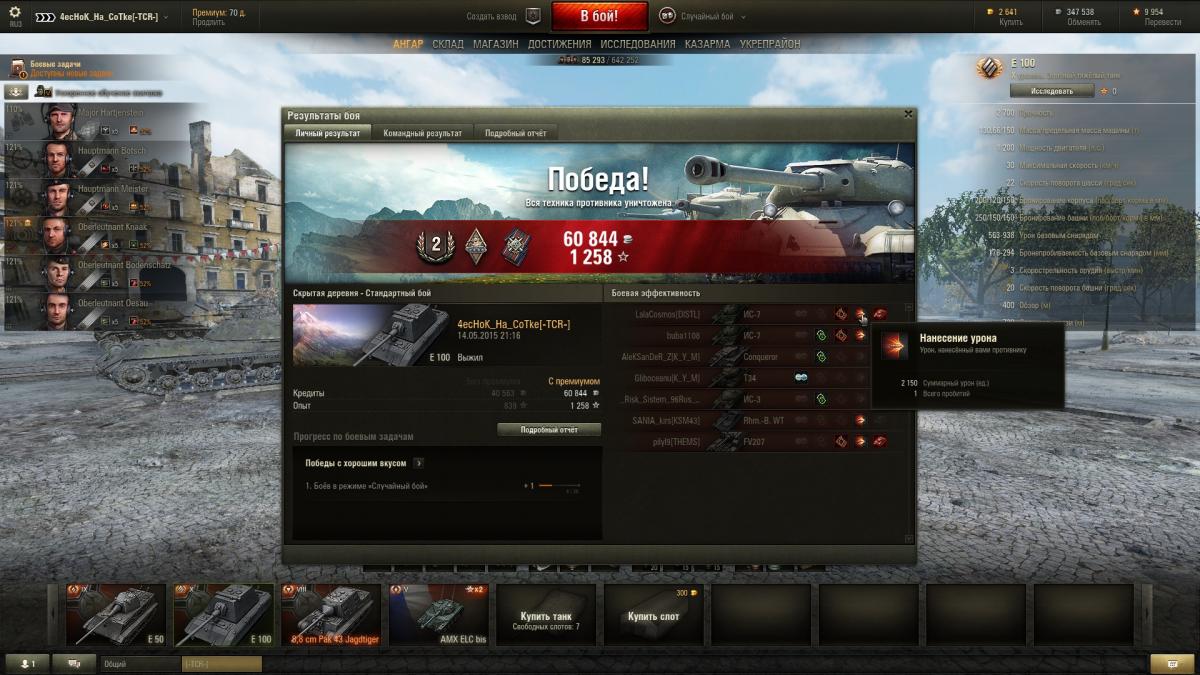The height and width of the screenshot is (675, 1200).
Task: Close the battle results window
Action: (x=907, y=114)
